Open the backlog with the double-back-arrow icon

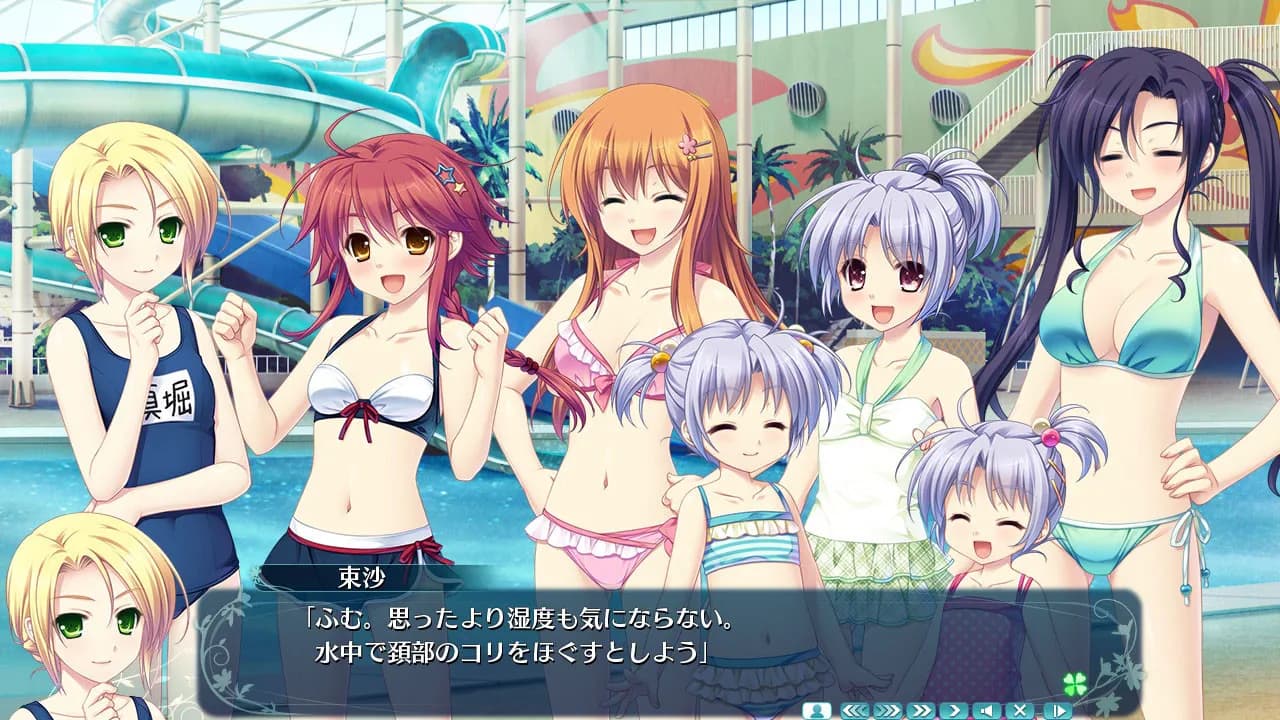(854, 710)
